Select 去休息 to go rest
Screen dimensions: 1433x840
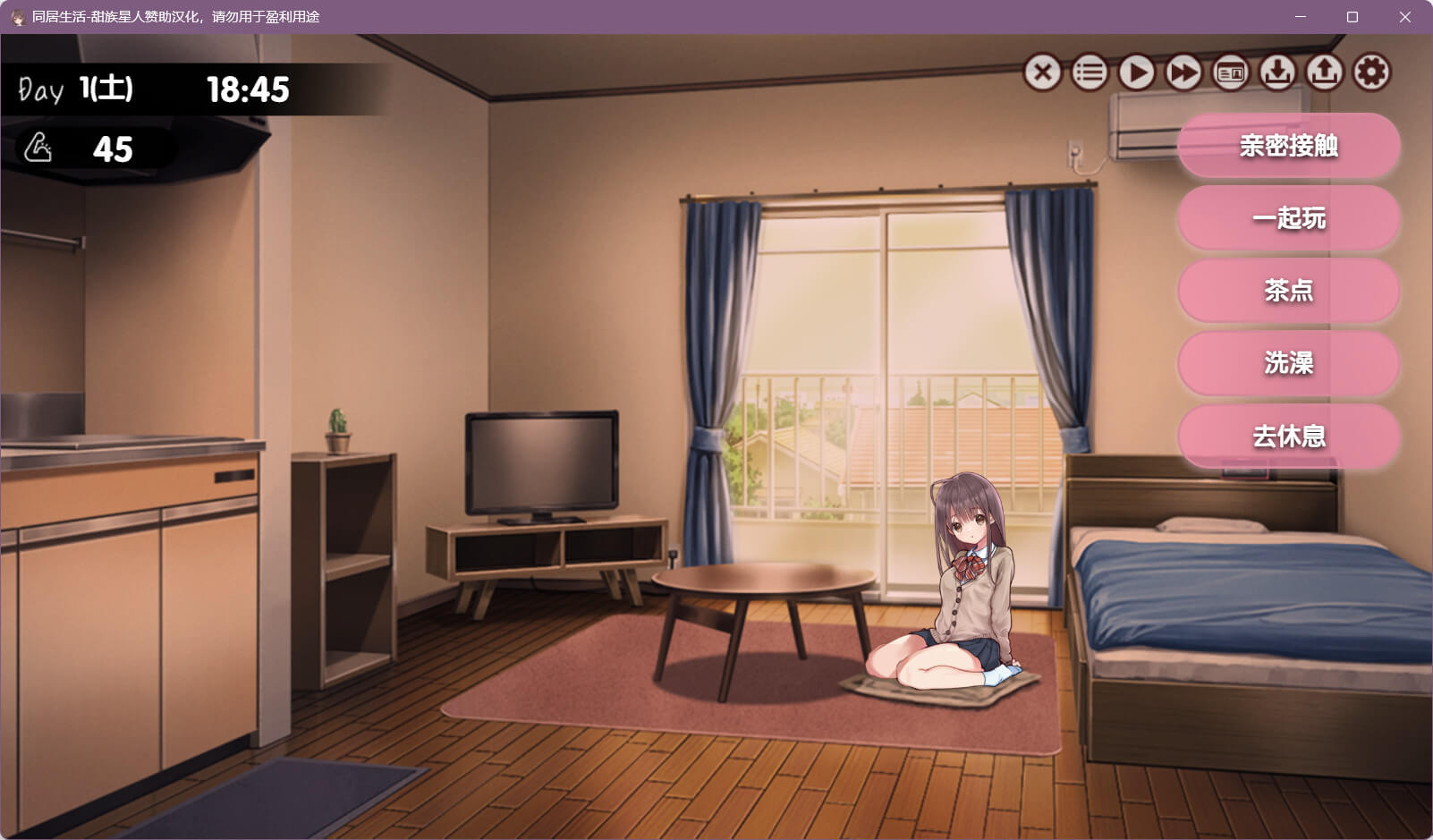[x=1288, y=436]
